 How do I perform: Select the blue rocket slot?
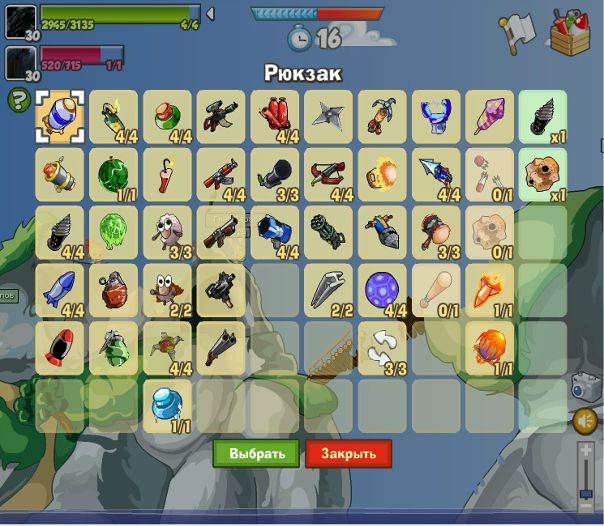click(59, 288)
